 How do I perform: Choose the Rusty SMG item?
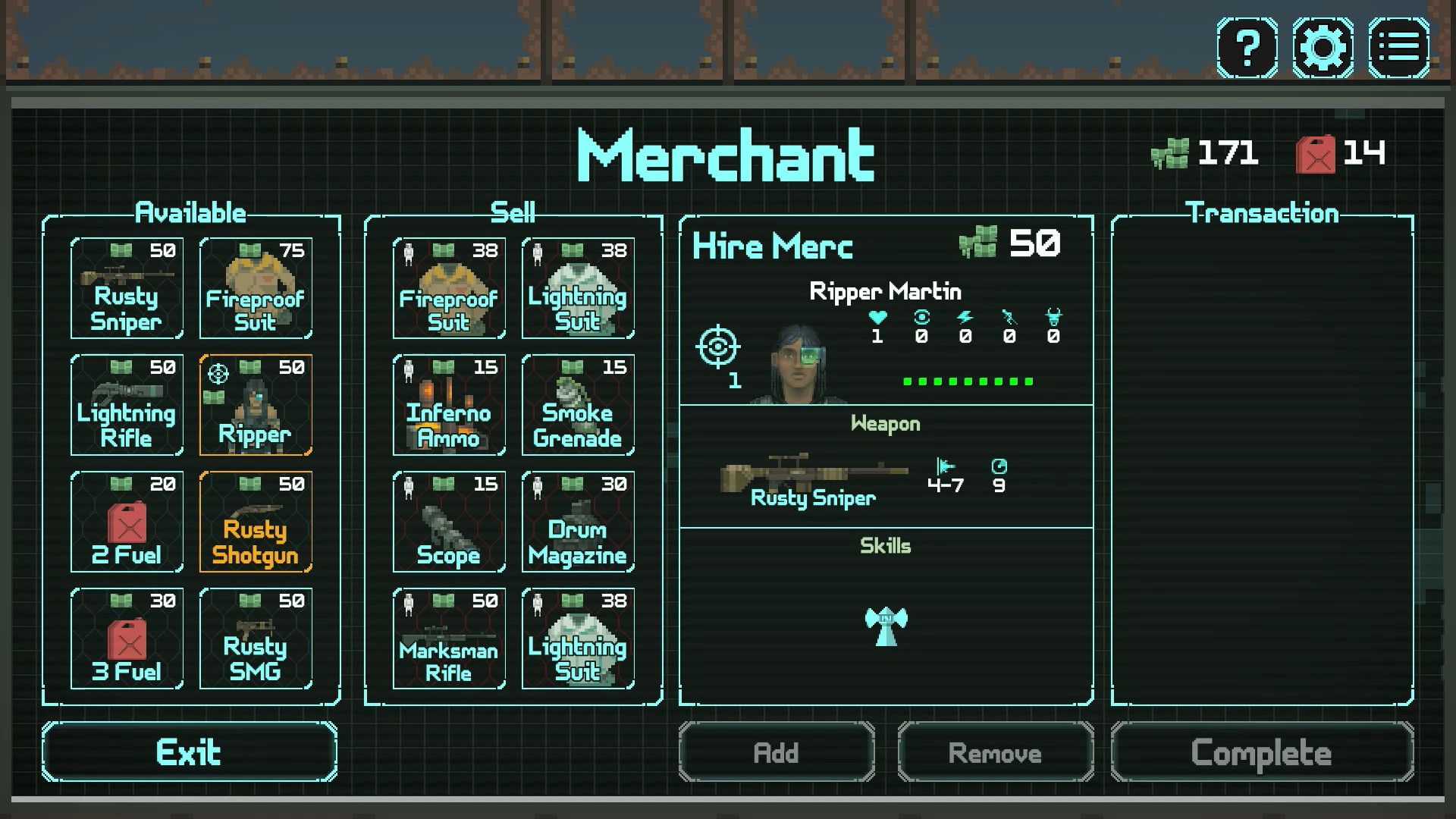coord(256,639)
